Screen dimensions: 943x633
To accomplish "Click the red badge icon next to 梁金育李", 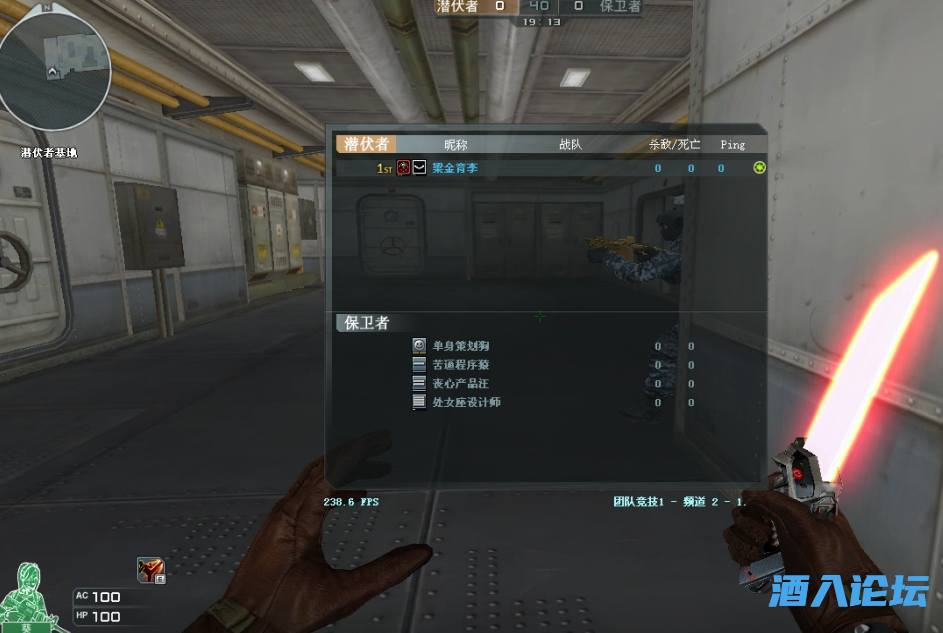I will tap(403, 168).
